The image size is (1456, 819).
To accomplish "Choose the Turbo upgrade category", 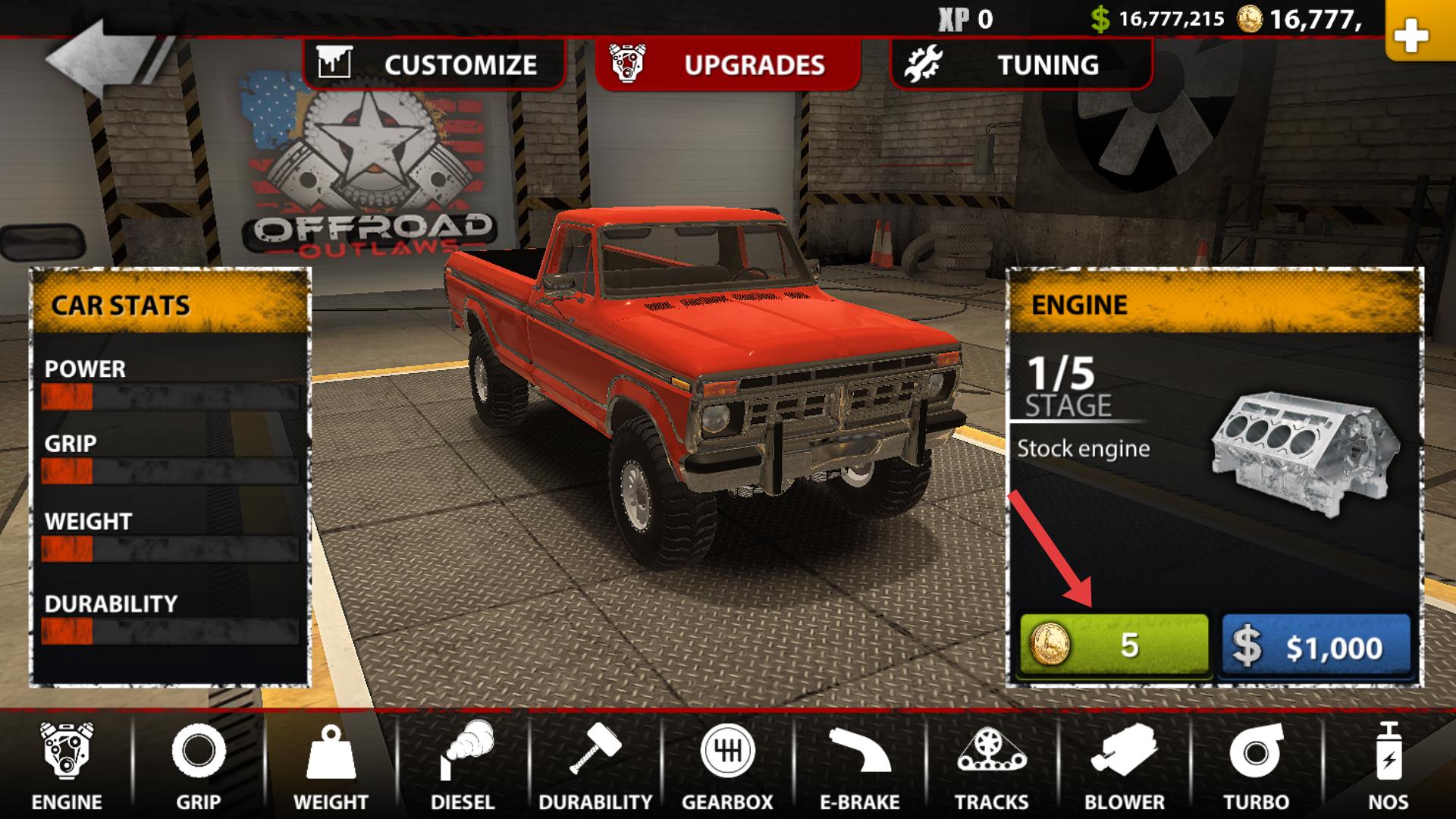I will coord(1256,766).
